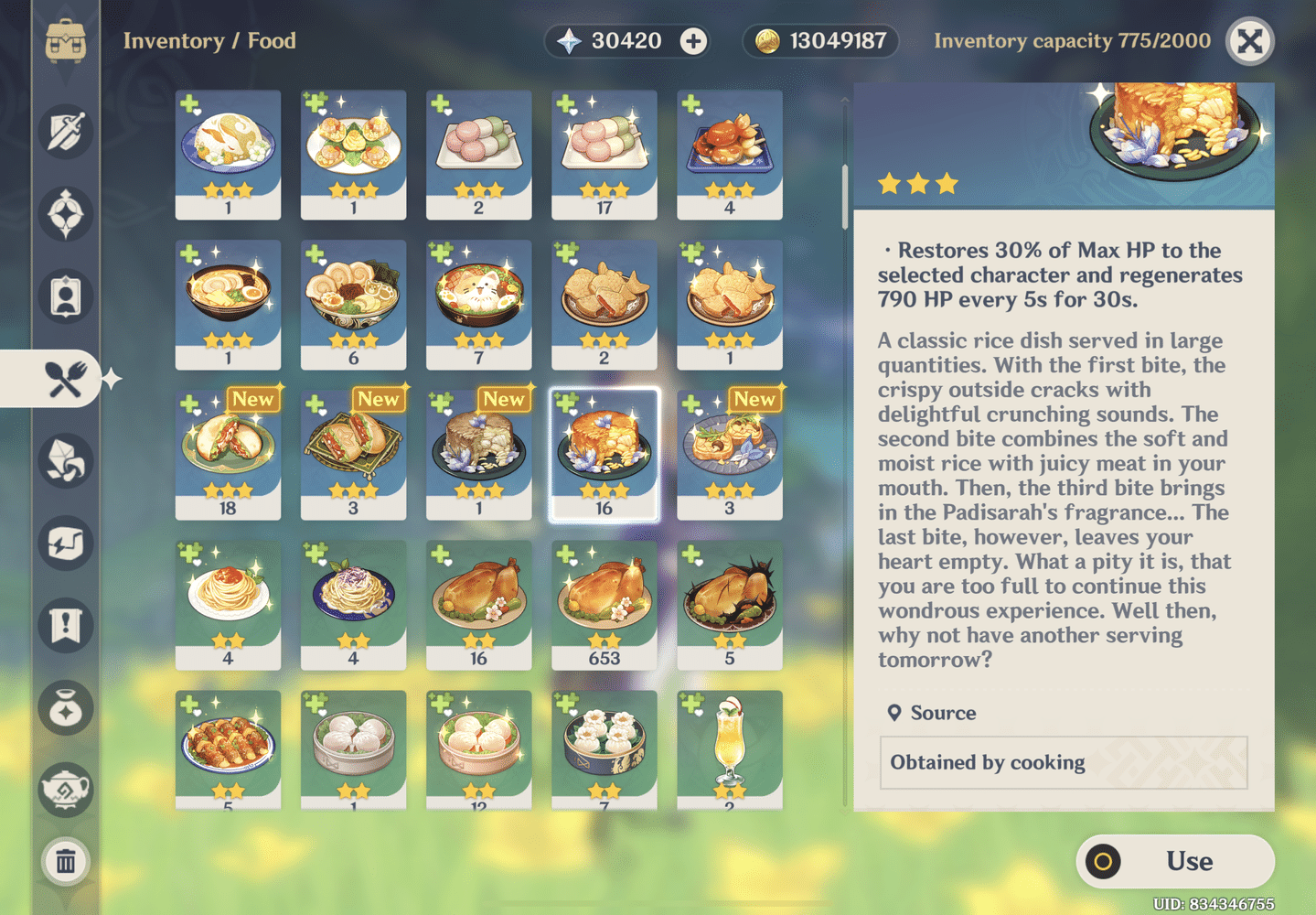This screenshot has width=1316, height=915.
Task: Select the tricolor dango stack of 17
Action: click(604, 154)
